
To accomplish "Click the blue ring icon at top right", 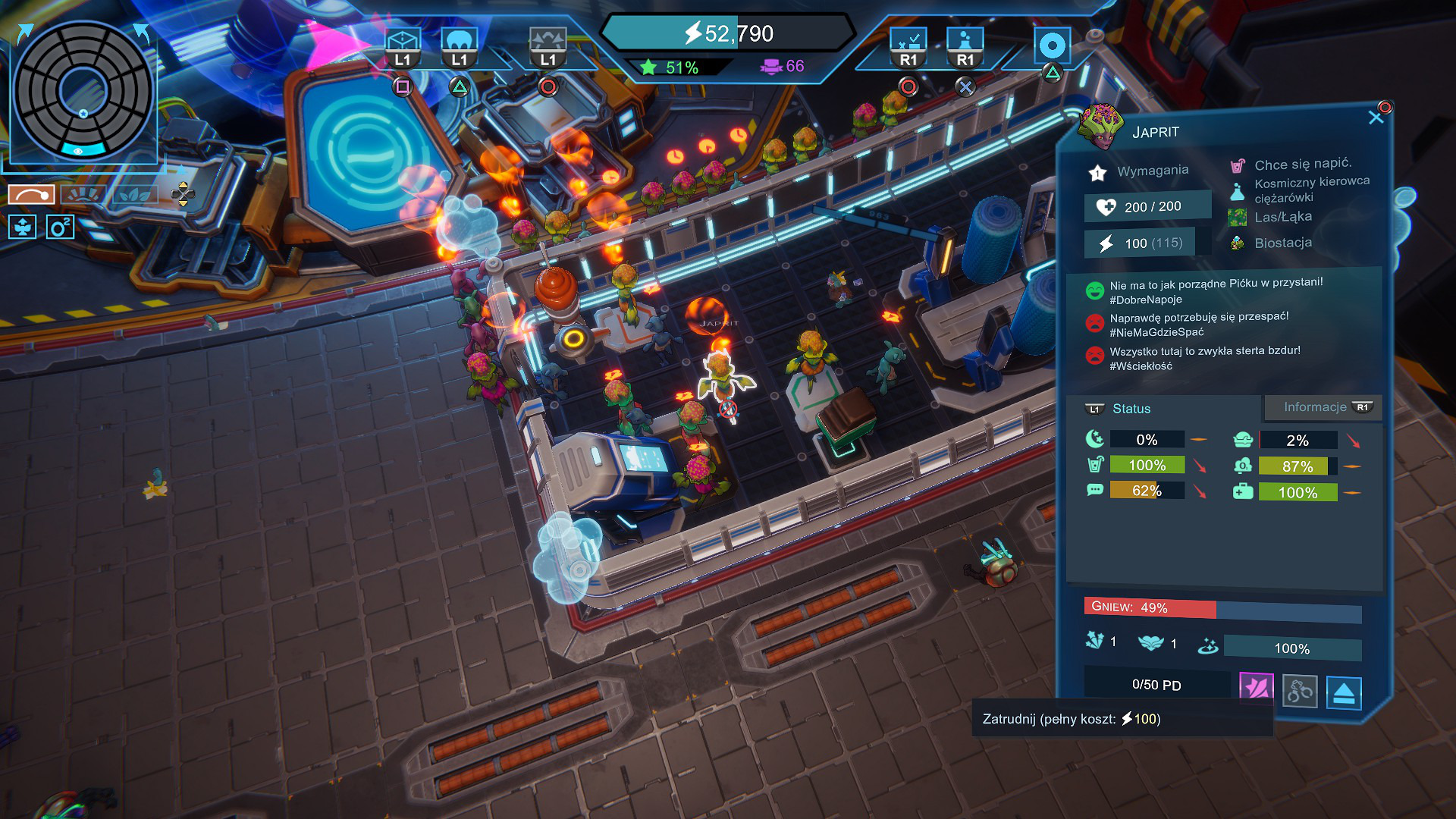I will (1052, 46).
